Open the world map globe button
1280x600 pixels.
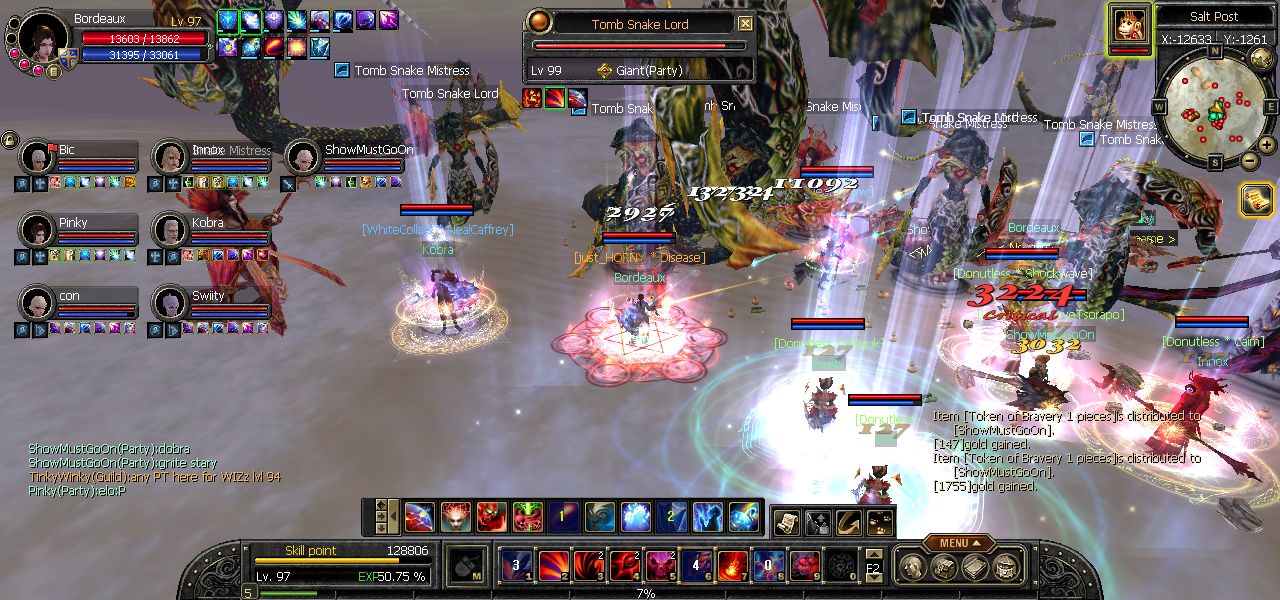point(1261,59)
